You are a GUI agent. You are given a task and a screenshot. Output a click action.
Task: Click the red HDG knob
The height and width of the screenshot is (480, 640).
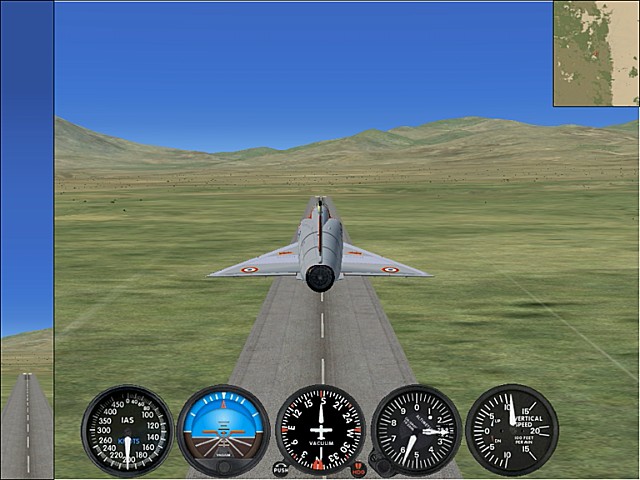coord(358,468)
